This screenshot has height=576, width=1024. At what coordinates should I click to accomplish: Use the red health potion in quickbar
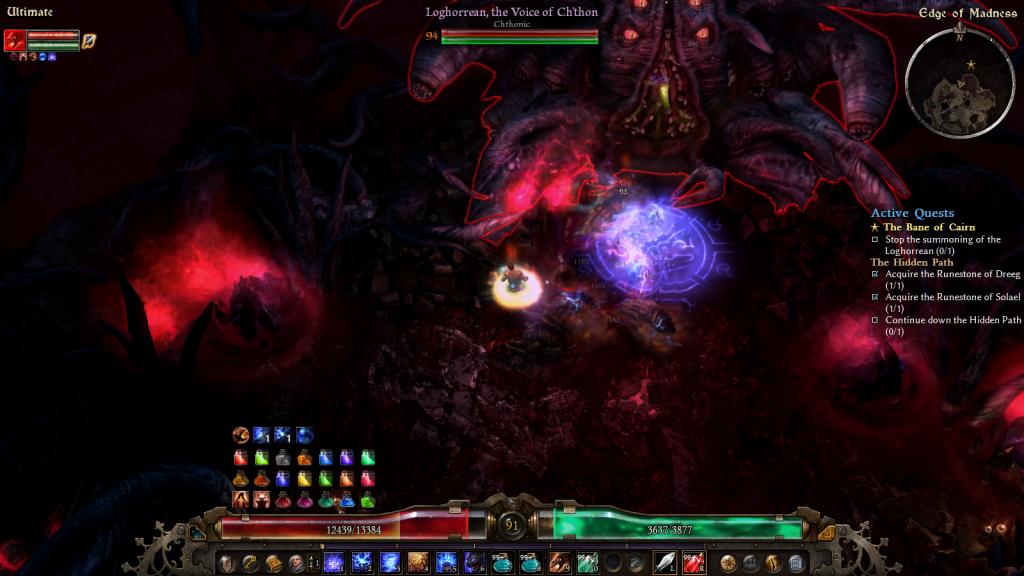694,562
